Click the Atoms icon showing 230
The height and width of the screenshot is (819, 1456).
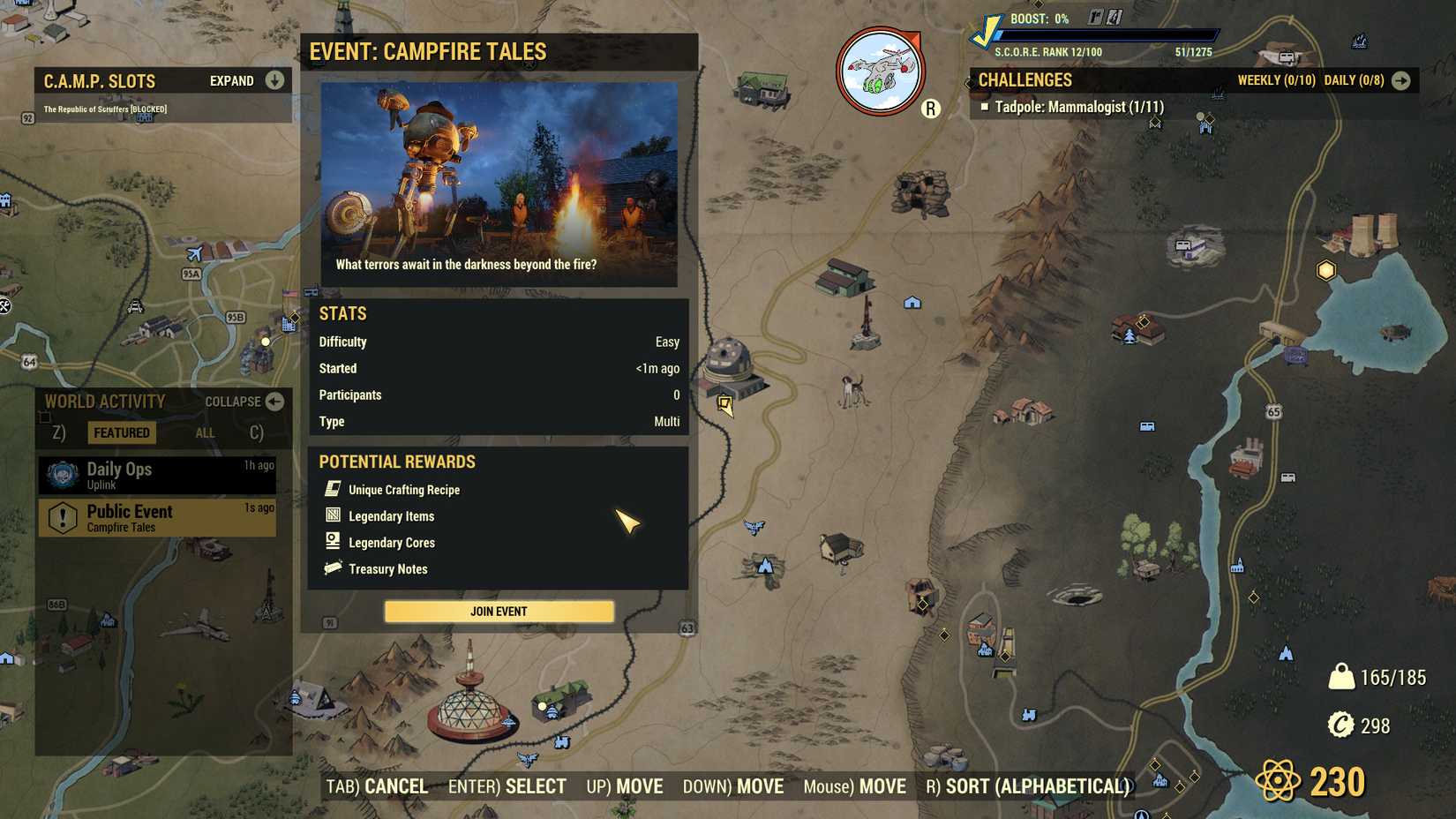pyautogui.click(x=1277, y=780)
